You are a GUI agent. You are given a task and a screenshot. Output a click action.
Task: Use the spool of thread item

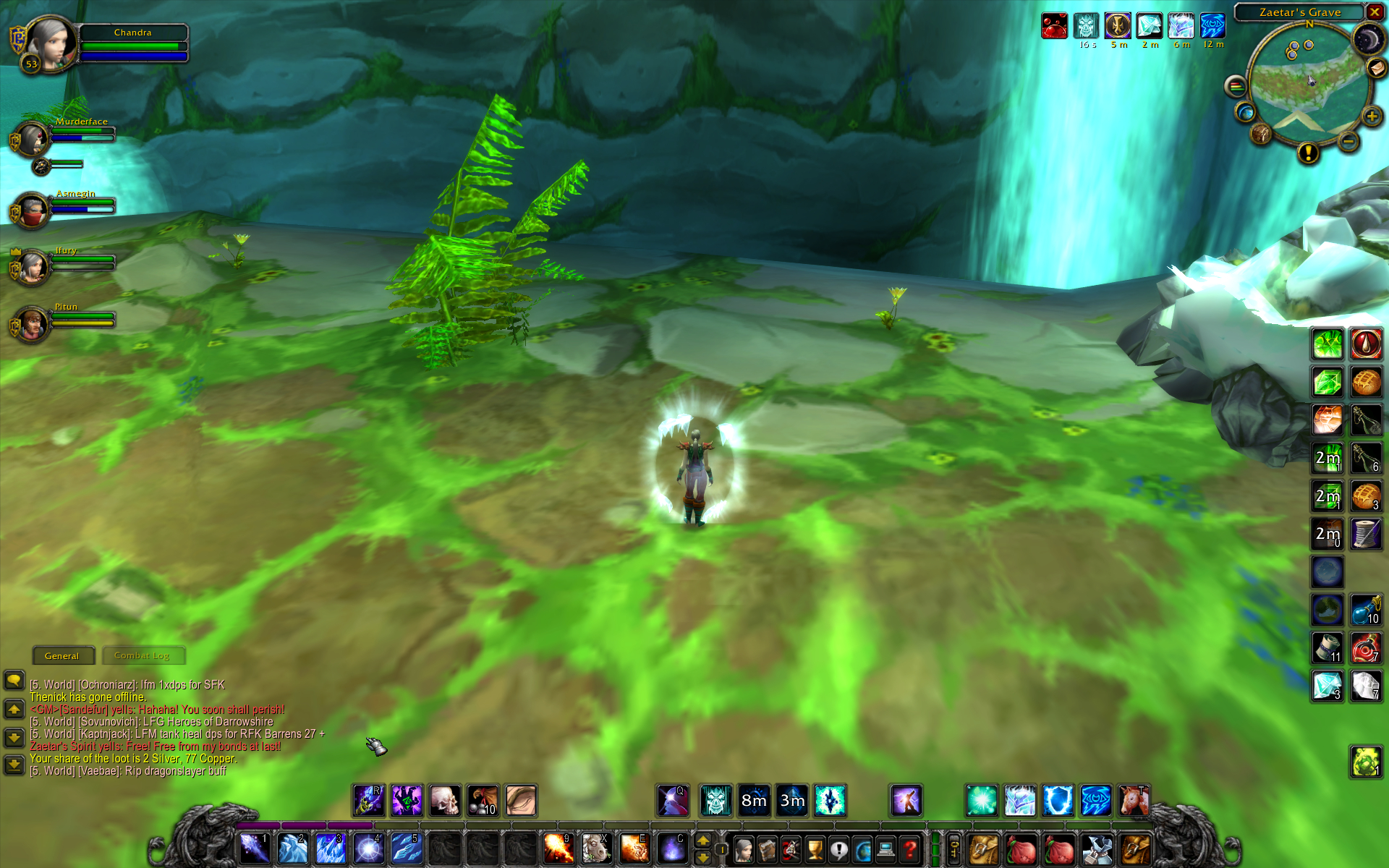point(1366,535)
